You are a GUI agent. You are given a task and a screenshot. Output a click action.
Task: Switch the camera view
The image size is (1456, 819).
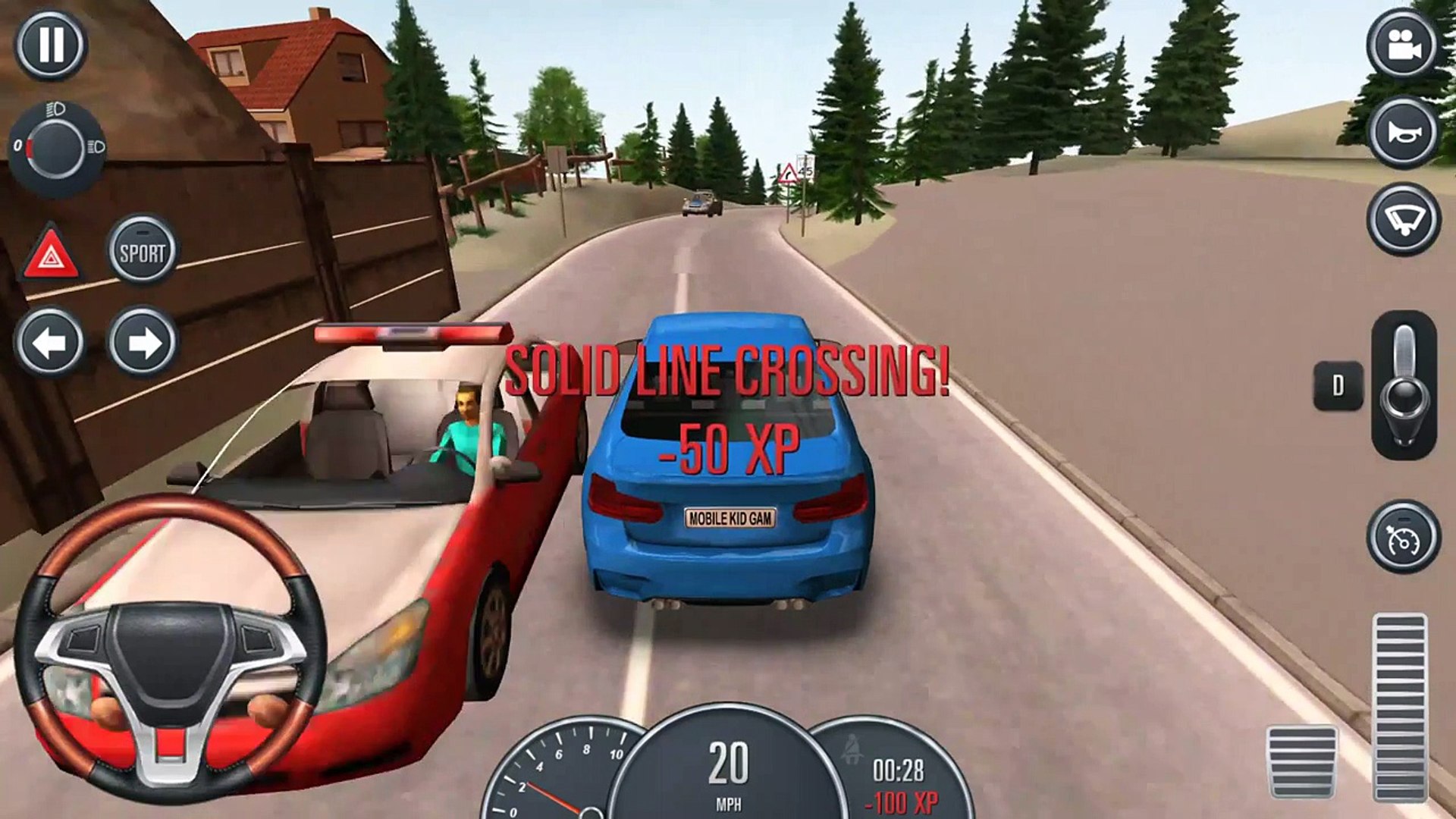[1403, 45]
